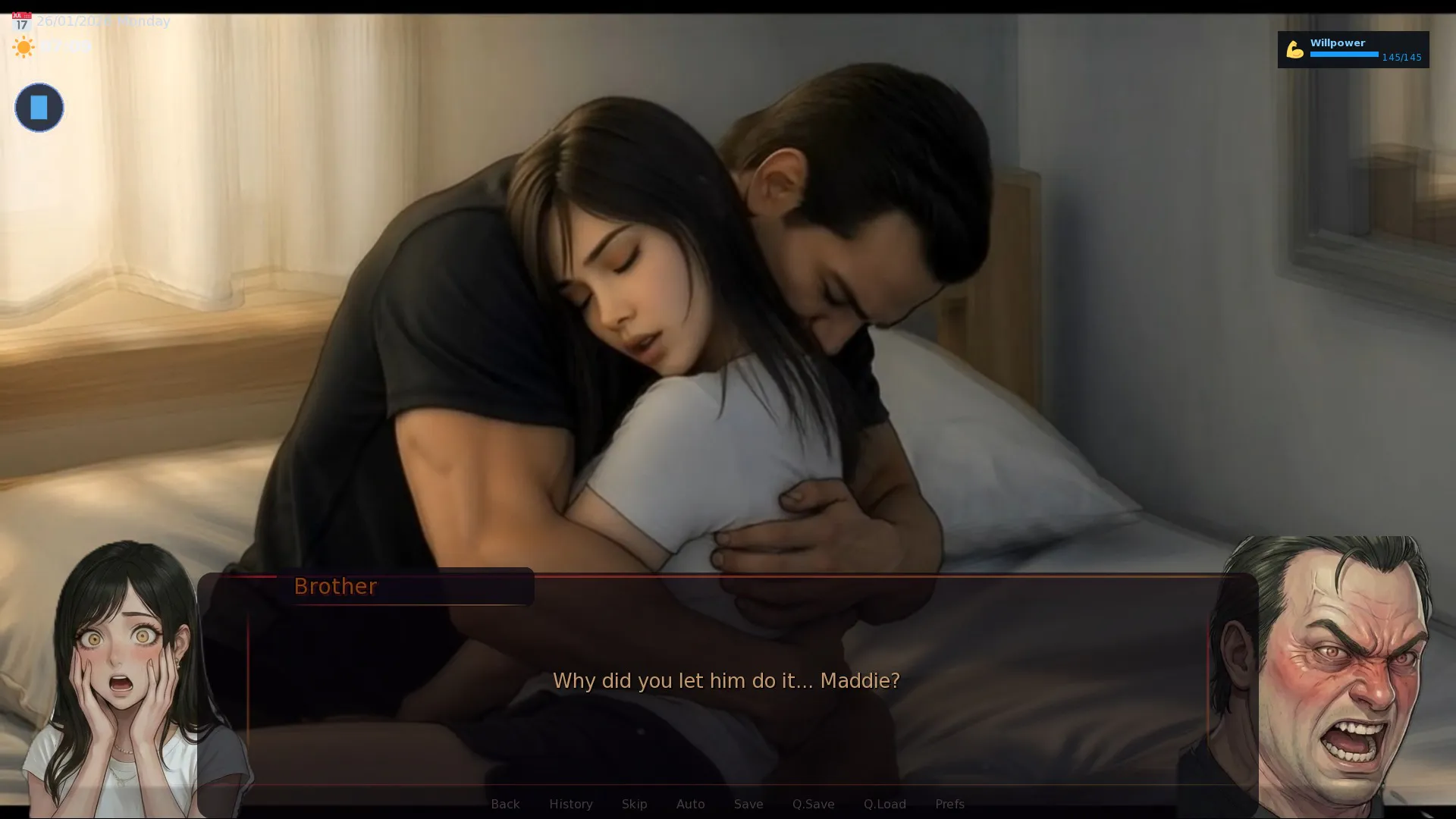Quick load with Q.Load
The width and height of the screenshot is (1456, 819).
(884, 804)
